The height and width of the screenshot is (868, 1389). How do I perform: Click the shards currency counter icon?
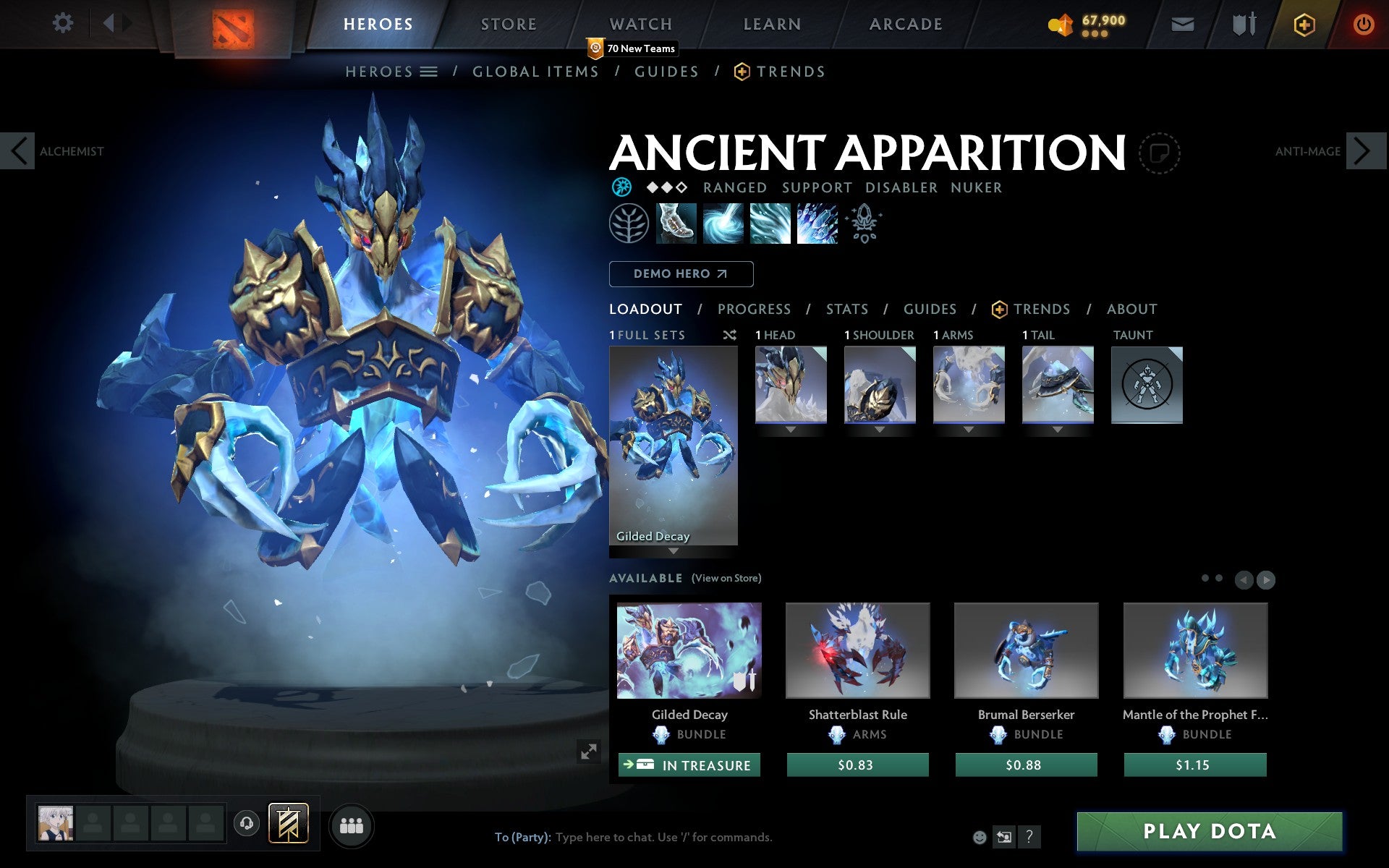pyautogui.click(x=1063, y=22)
